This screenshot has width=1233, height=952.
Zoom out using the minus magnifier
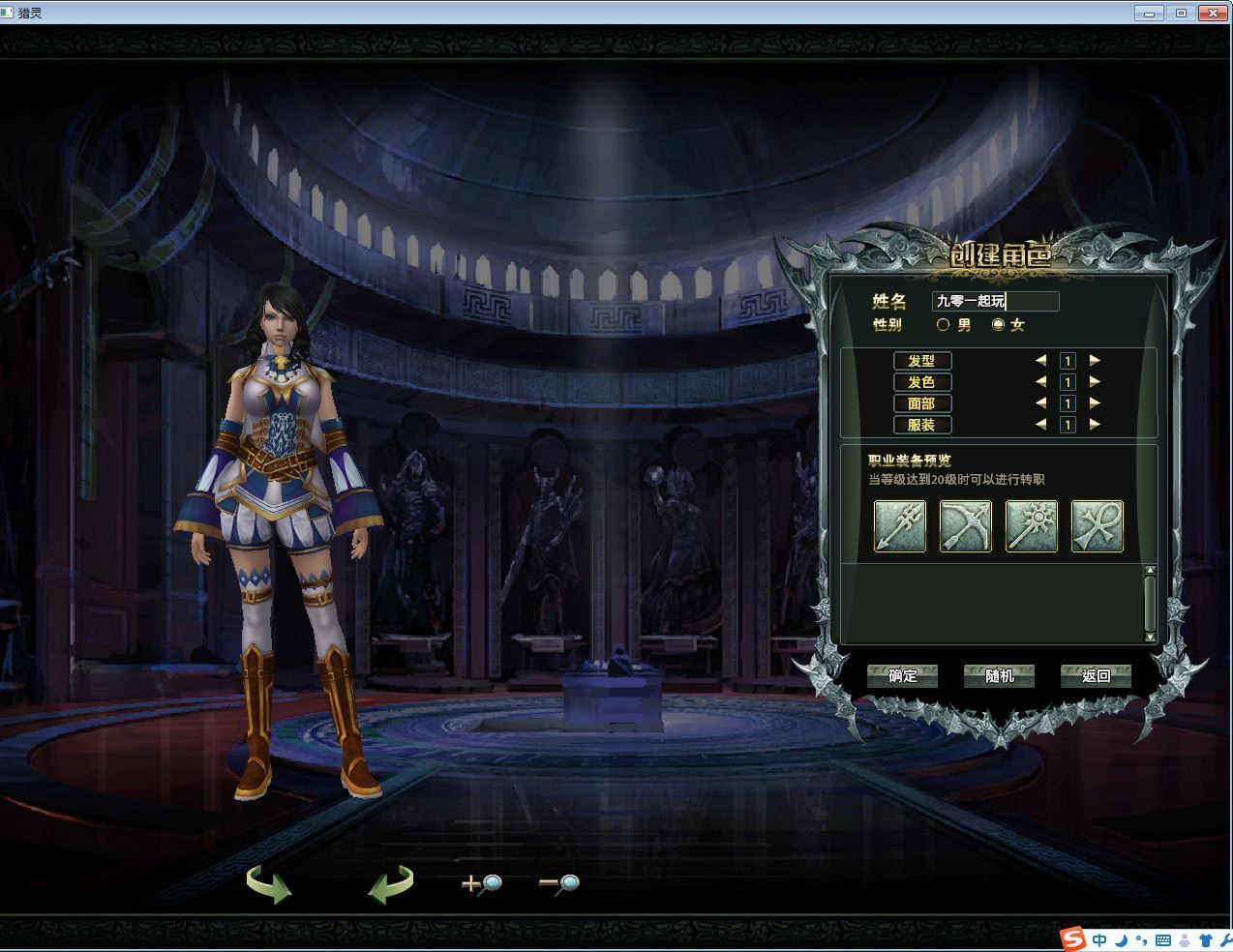point(558,882)
